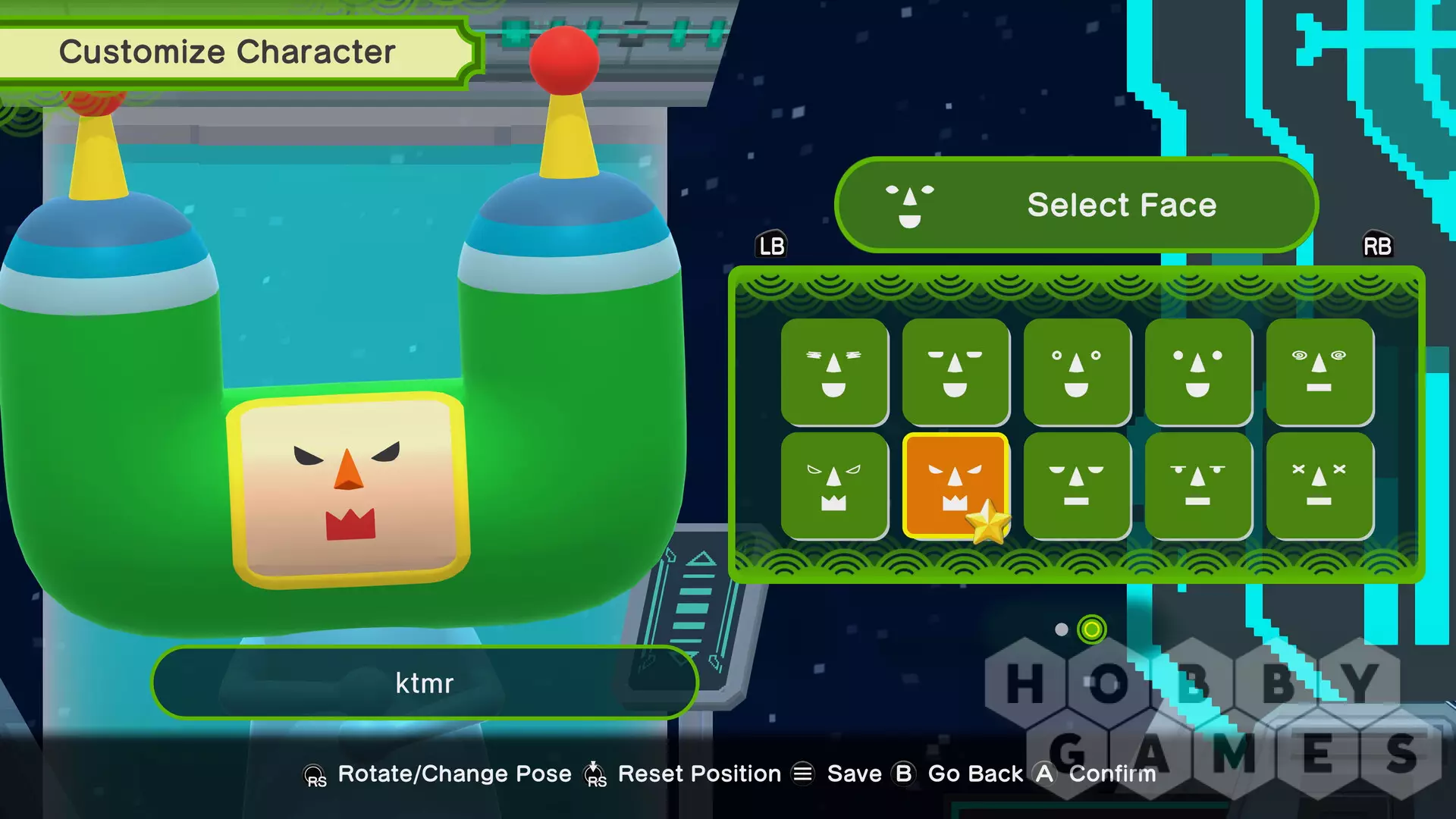Select the face with X-shaped eyes
The width and height of the screenshot is (1456, 819).
[x=1319, y=485]
